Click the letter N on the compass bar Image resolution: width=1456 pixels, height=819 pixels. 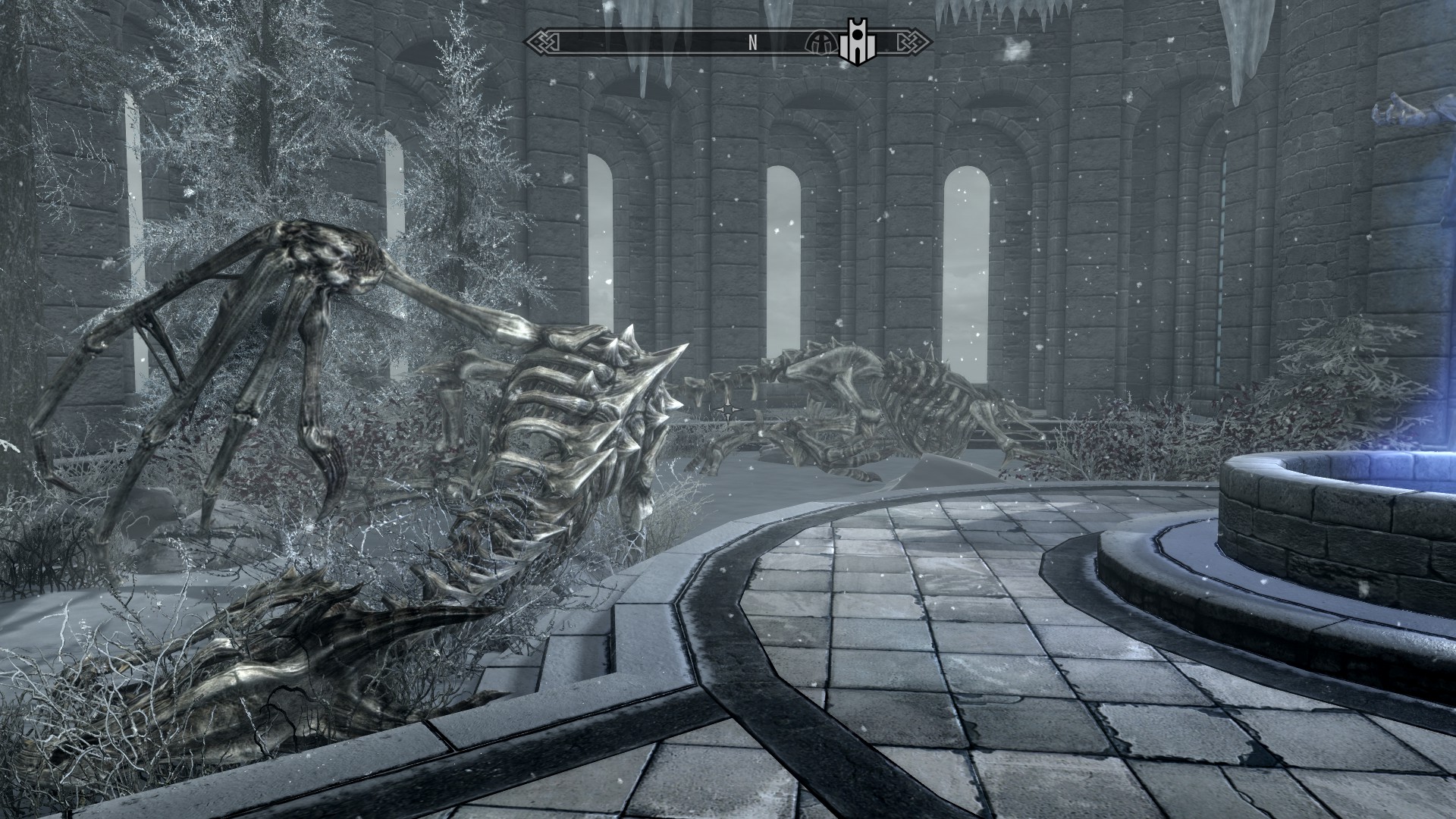(752, 43)
